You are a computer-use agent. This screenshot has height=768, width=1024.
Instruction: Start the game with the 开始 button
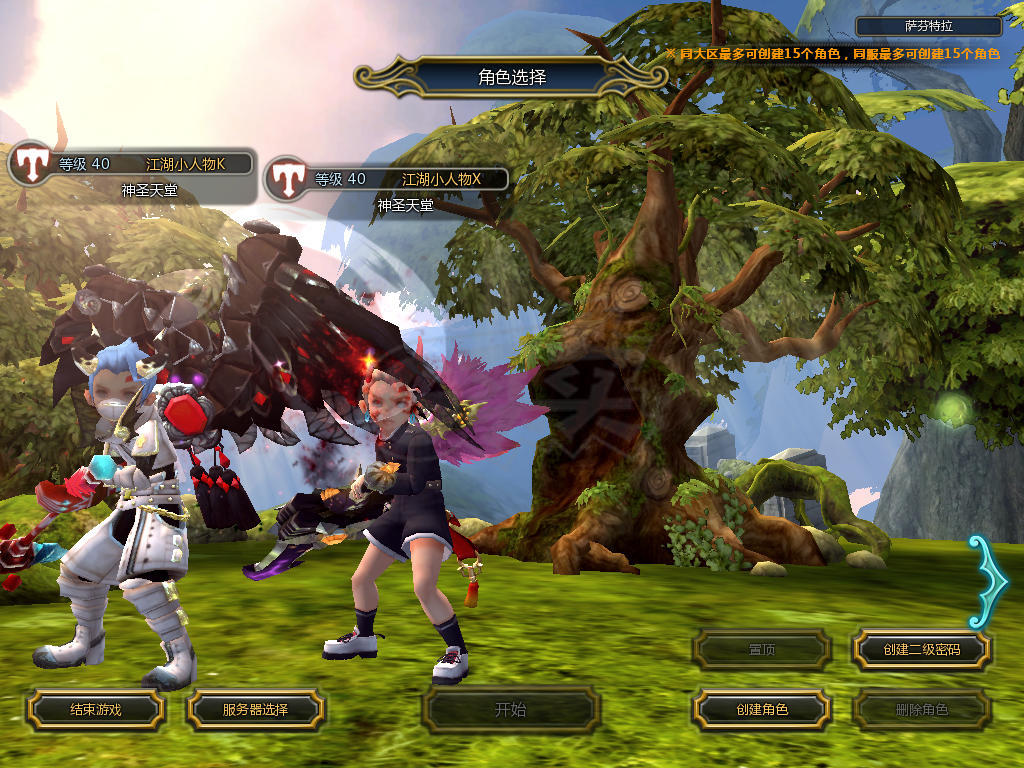510,710
